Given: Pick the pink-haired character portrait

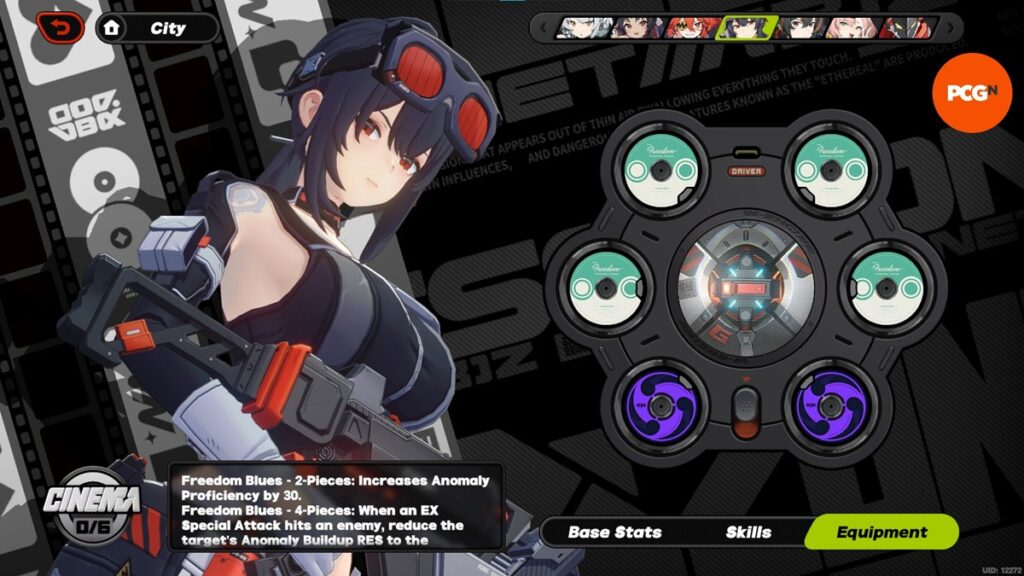Looking at the screenshot, I should pyautogui.click(x=852, y=28).
